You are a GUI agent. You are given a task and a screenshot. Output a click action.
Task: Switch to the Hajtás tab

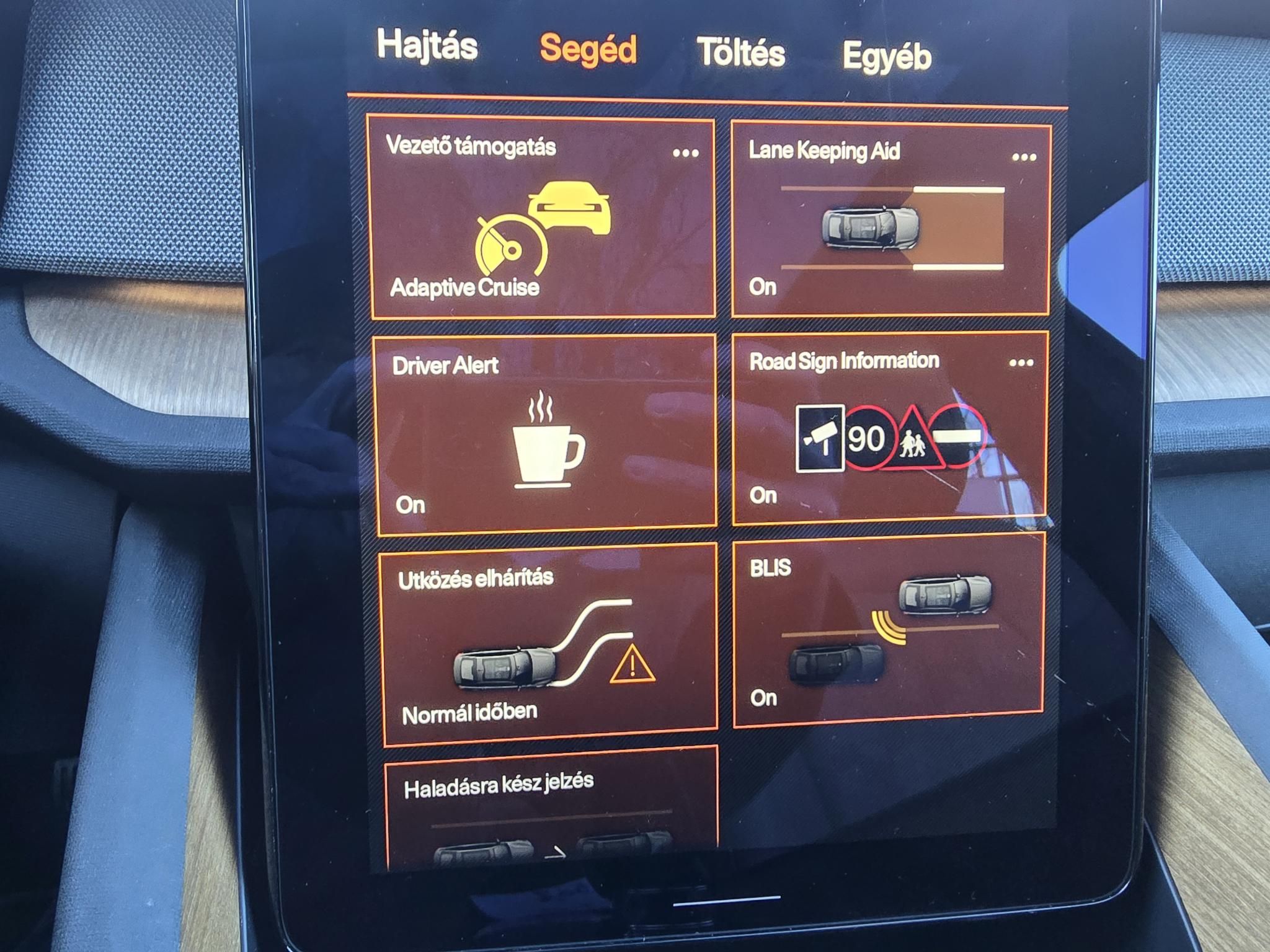pos(427,46)
